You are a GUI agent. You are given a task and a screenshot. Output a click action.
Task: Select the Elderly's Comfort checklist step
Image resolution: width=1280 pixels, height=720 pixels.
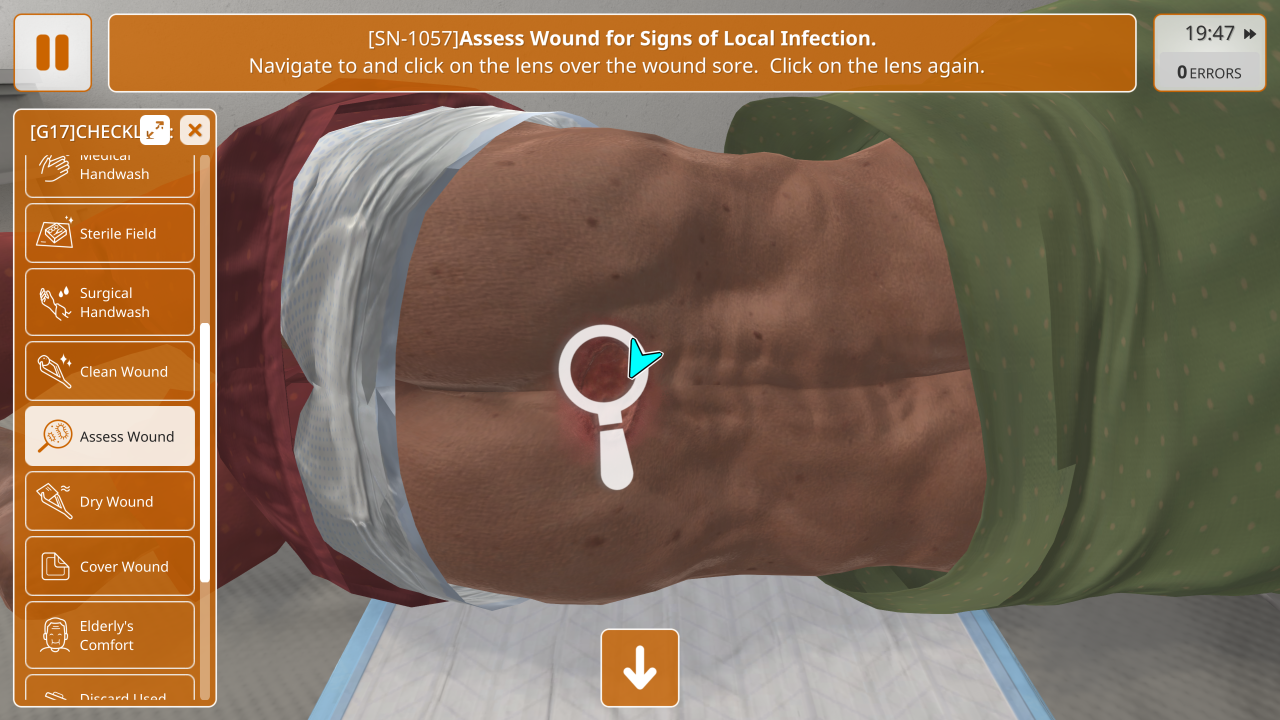pyautogui.click(x=110, y=635)
